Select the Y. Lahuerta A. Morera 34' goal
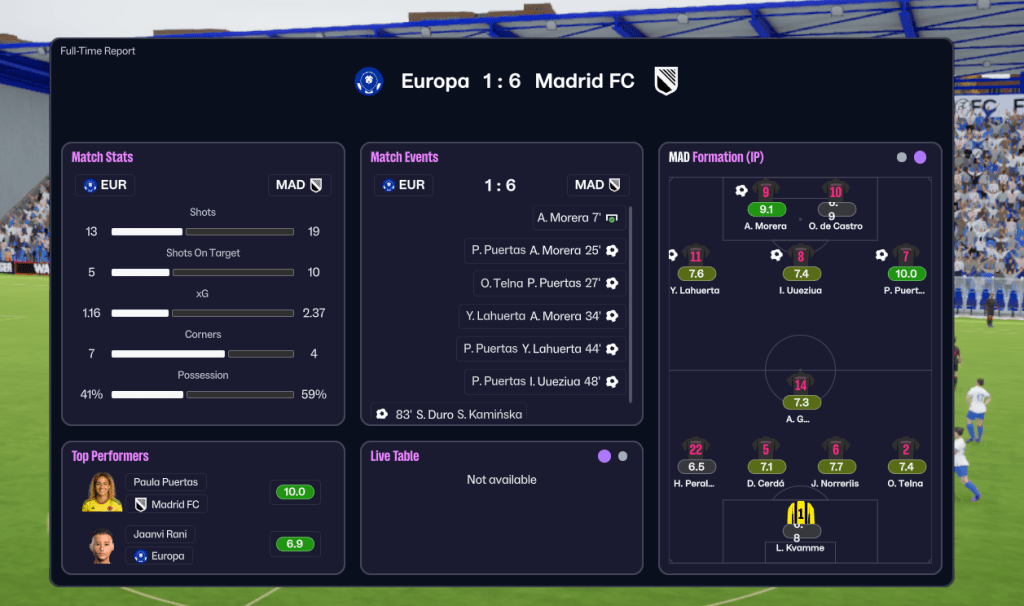 543,316
